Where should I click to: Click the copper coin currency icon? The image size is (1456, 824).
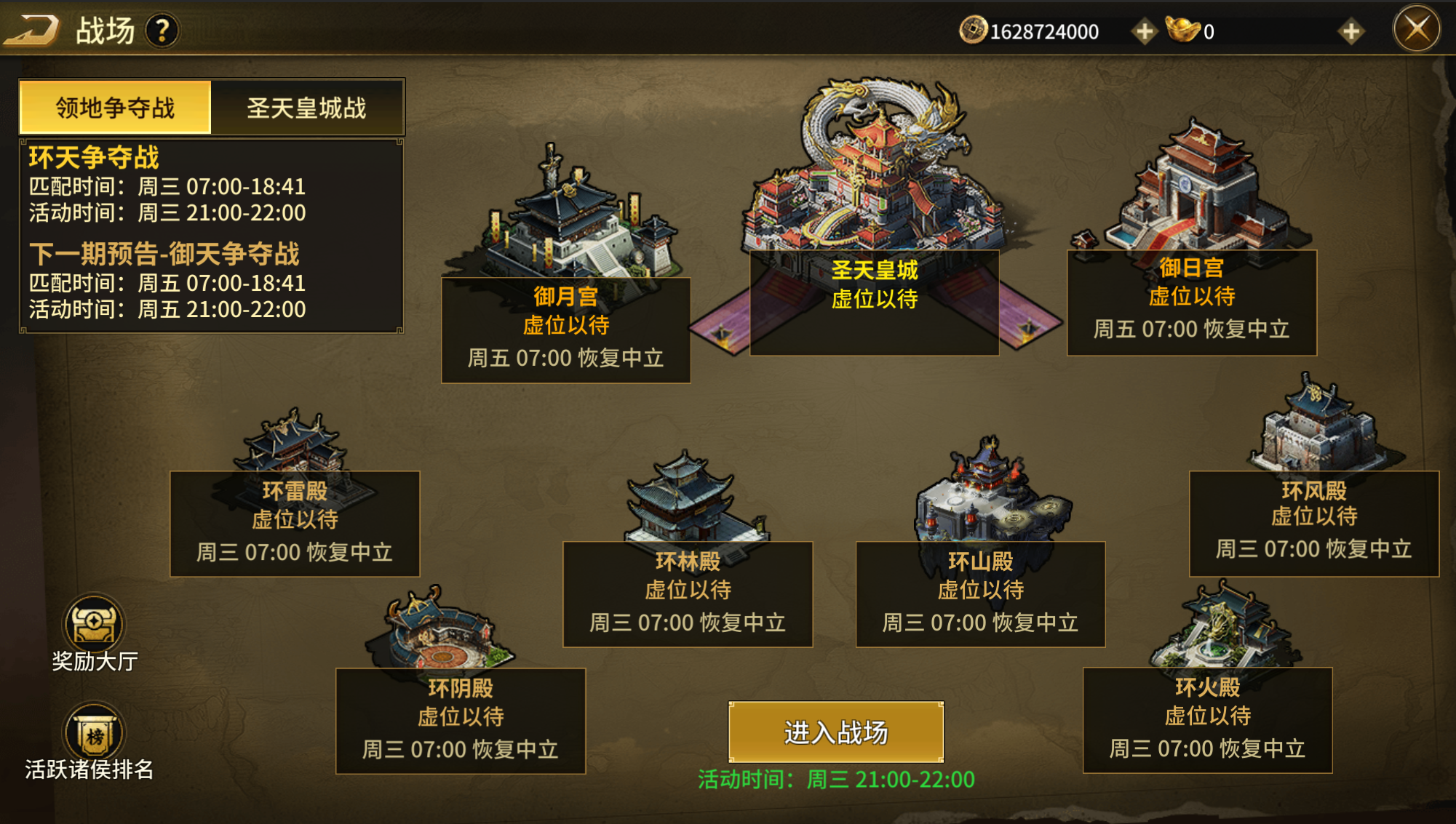coord(972,31)
